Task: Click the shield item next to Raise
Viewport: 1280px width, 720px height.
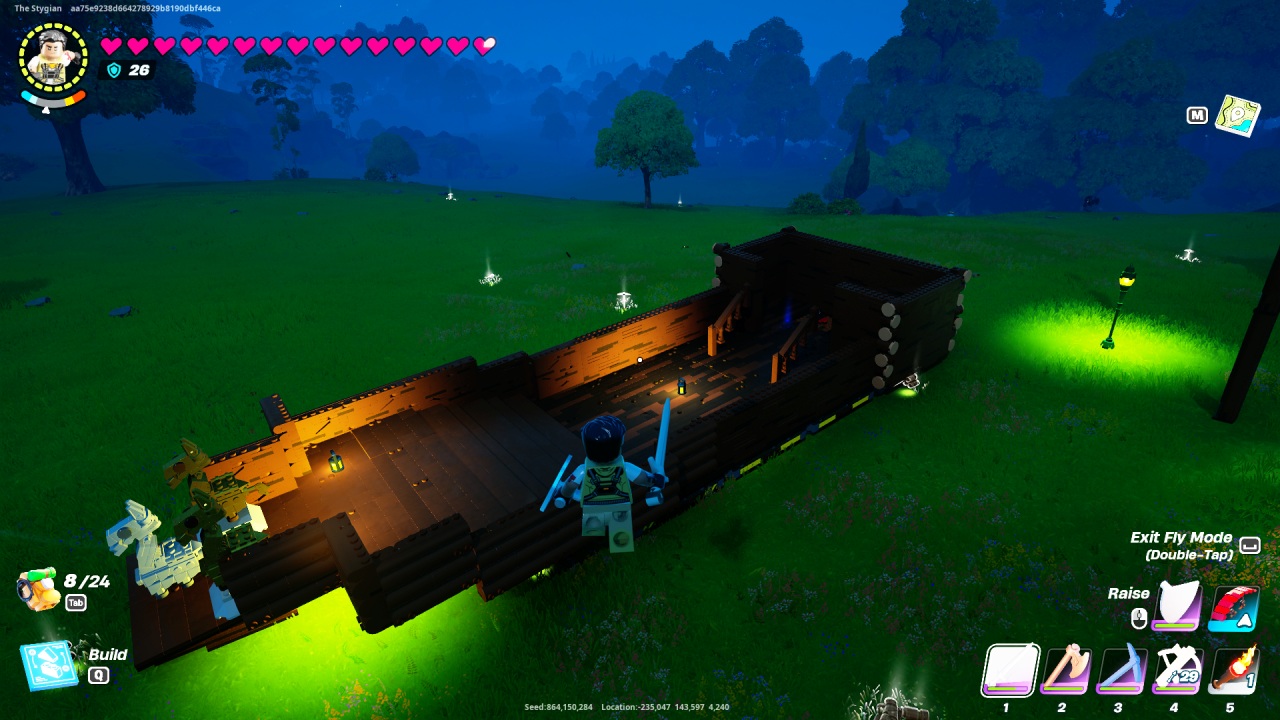Action: [x=1175, y=605]
